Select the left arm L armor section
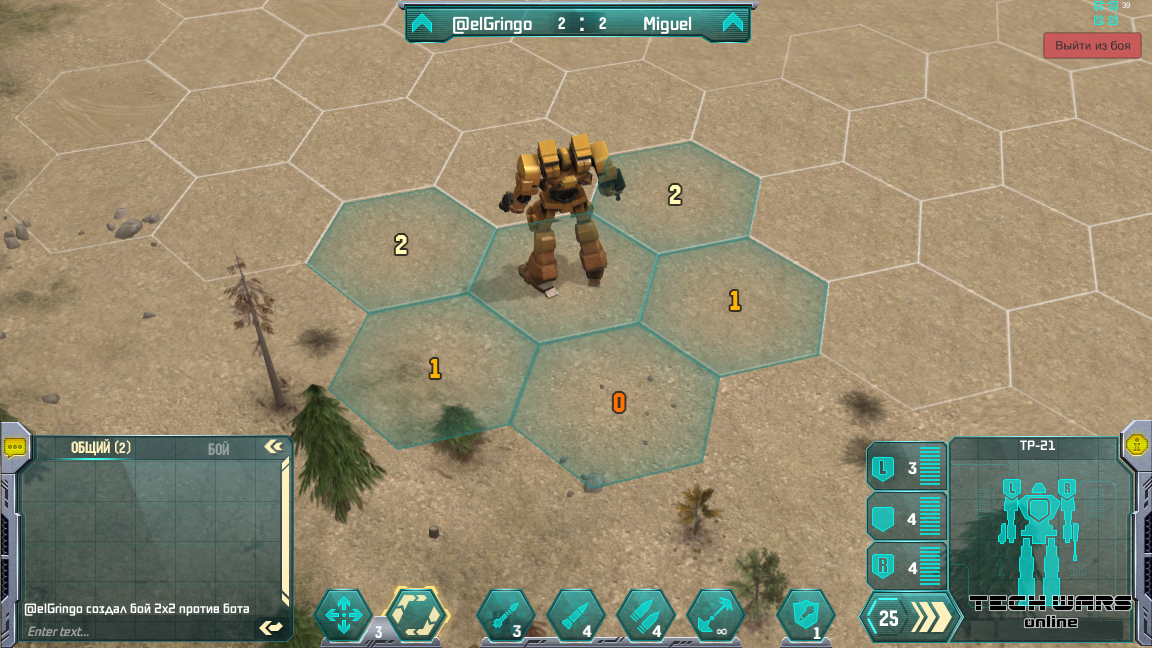The width and height of the screenshot is (1152, 648). pos(906,467)
